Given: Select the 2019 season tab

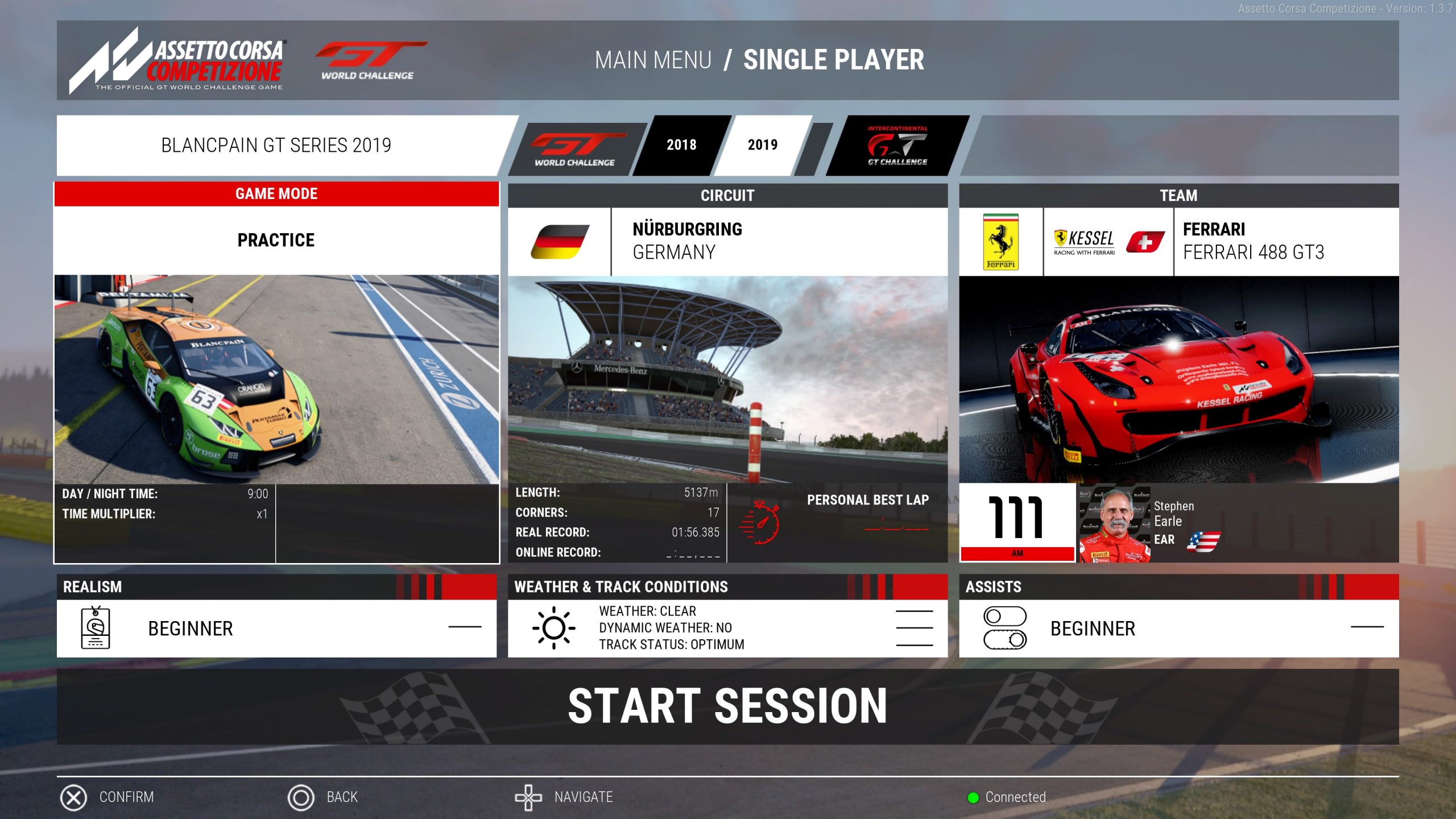Looking at the screenshot, I should (x=762, y=146).
